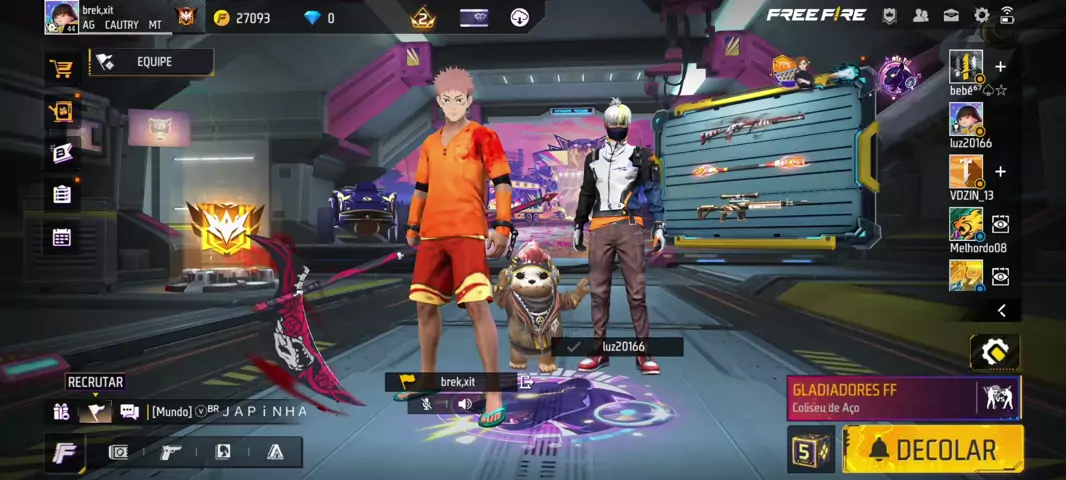Click the dice button showing 5
This screenshot has width=1066, height=480.
click(x=810, y=450)
